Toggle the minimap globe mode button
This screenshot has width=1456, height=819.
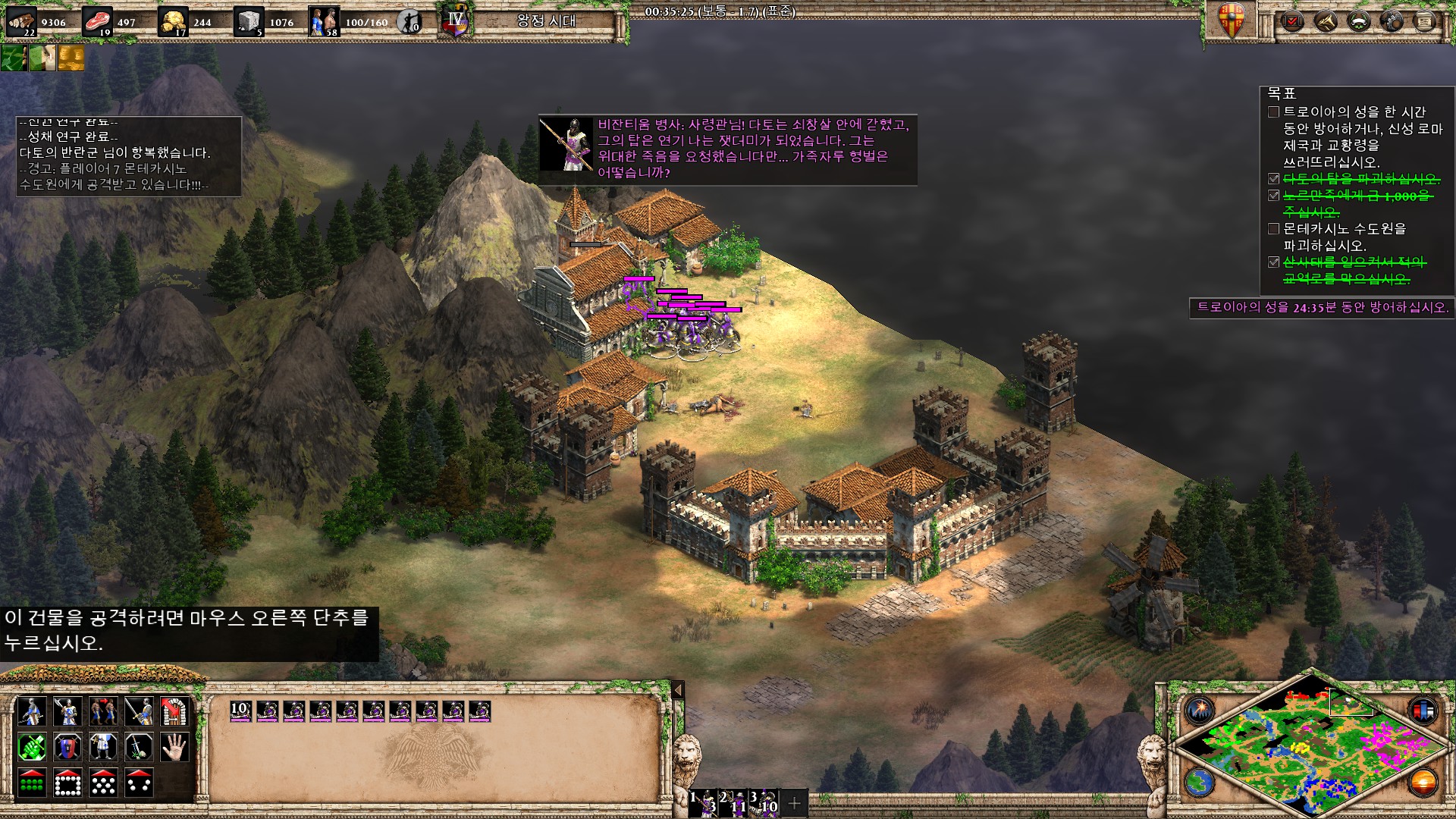point(1200,783)
